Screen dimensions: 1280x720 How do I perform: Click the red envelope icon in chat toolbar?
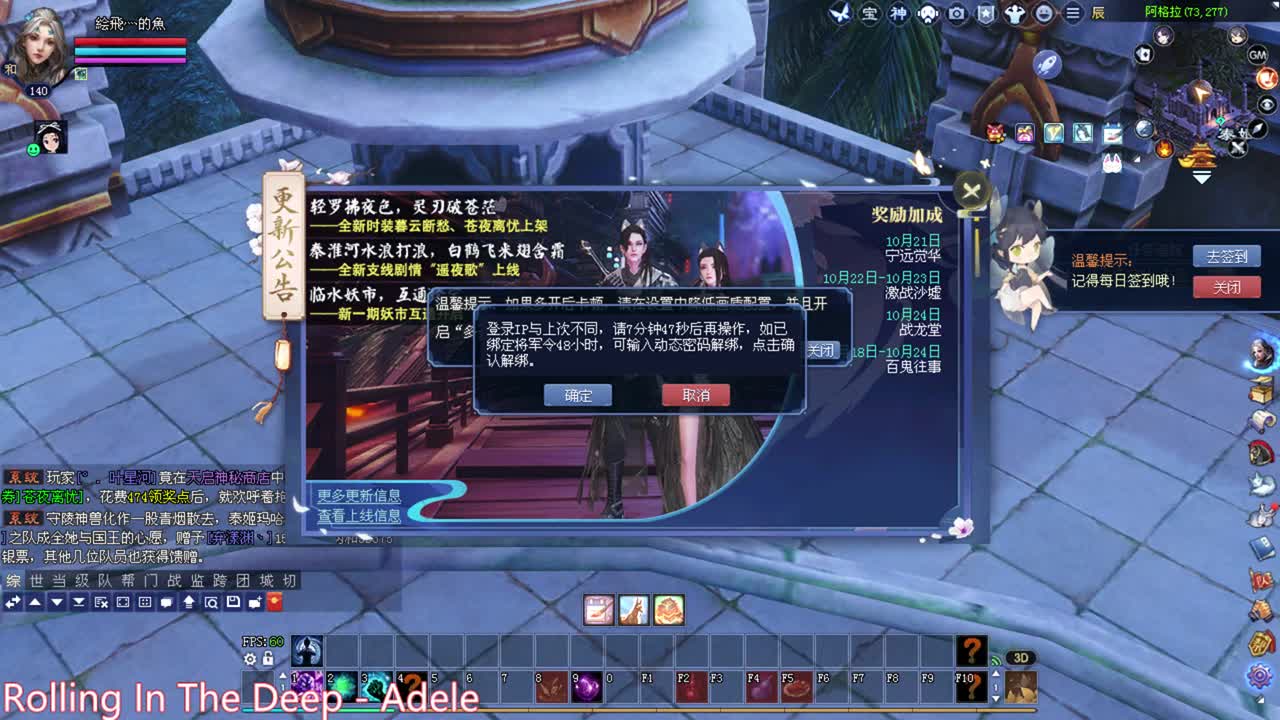point(275,603)
